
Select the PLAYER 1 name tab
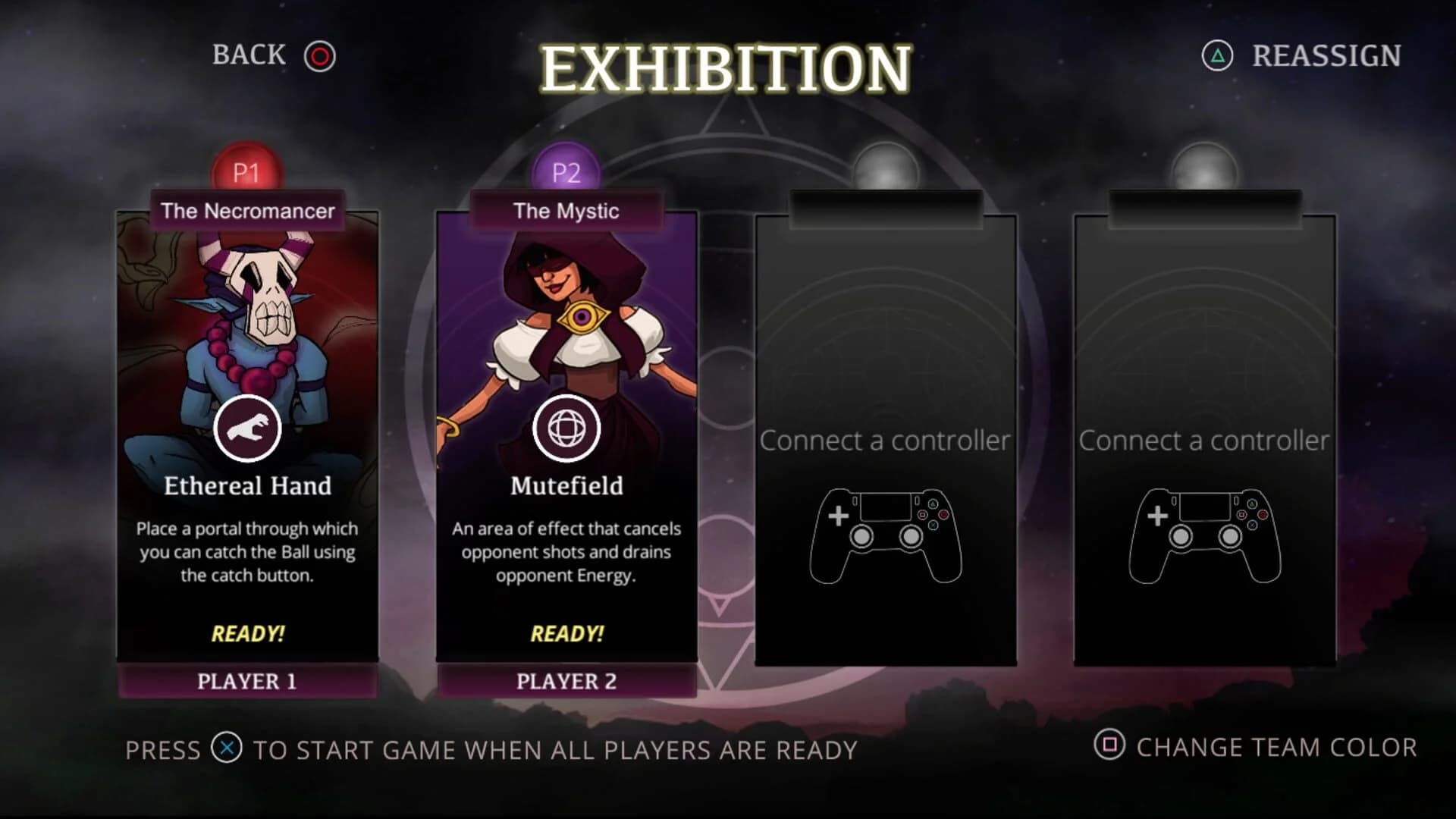coord(247,683)
